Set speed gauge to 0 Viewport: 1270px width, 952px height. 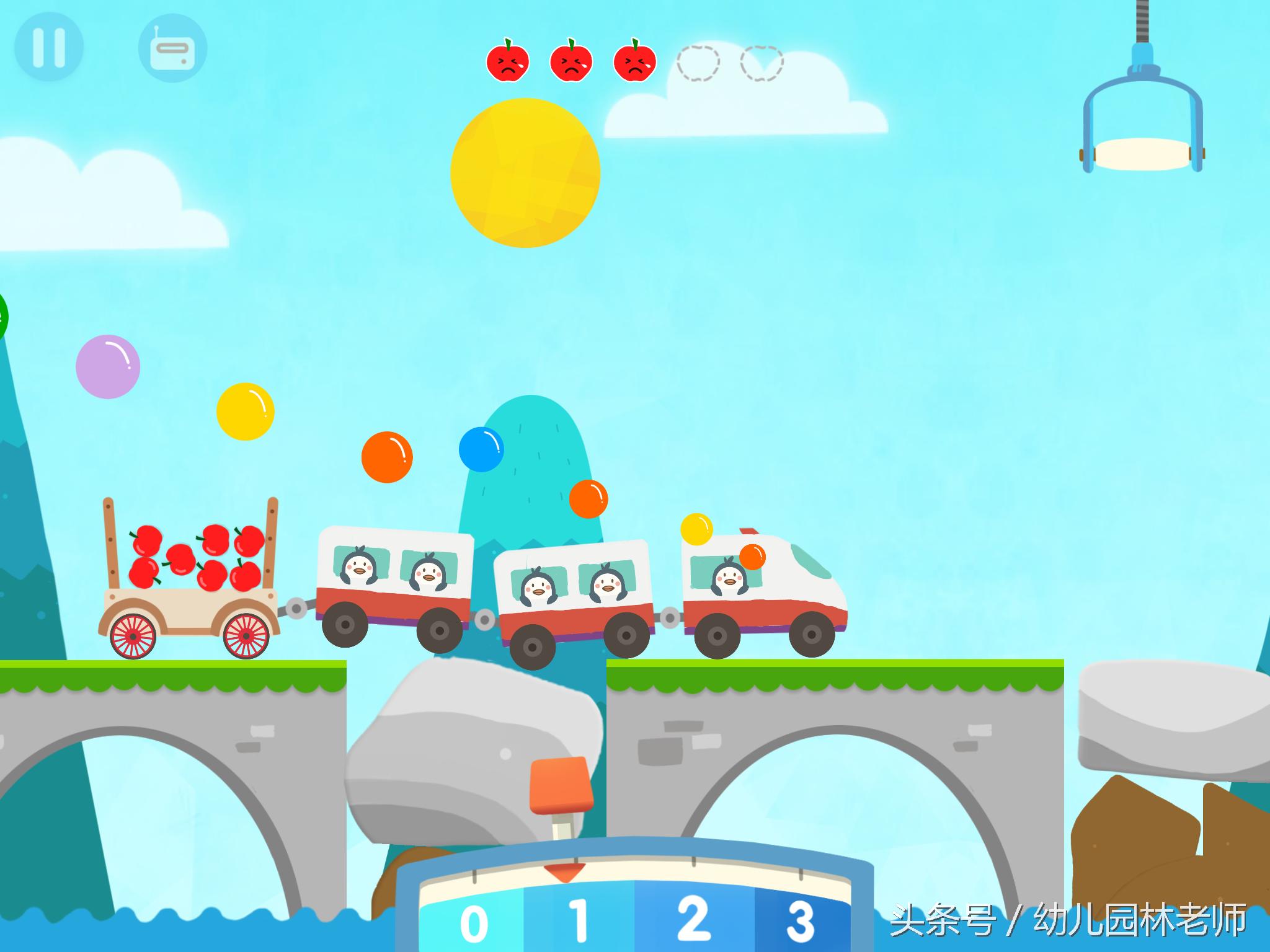coord(474,923)
